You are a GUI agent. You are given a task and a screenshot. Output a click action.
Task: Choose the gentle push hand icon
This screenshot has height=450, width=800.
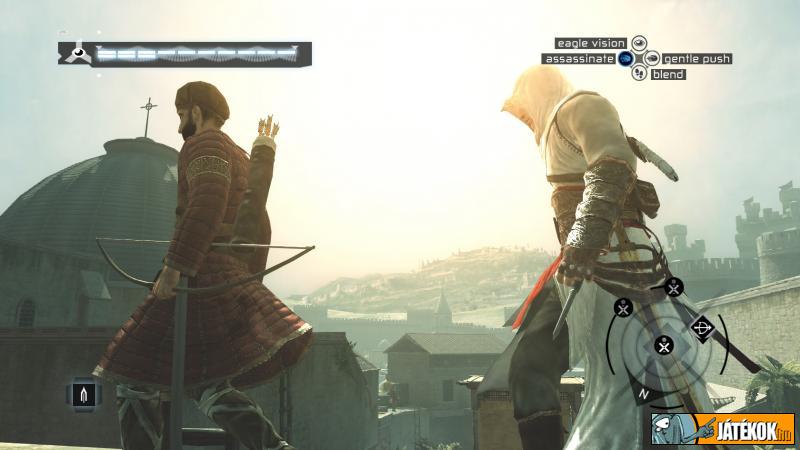pyautogui.click(x=652, y=59)
